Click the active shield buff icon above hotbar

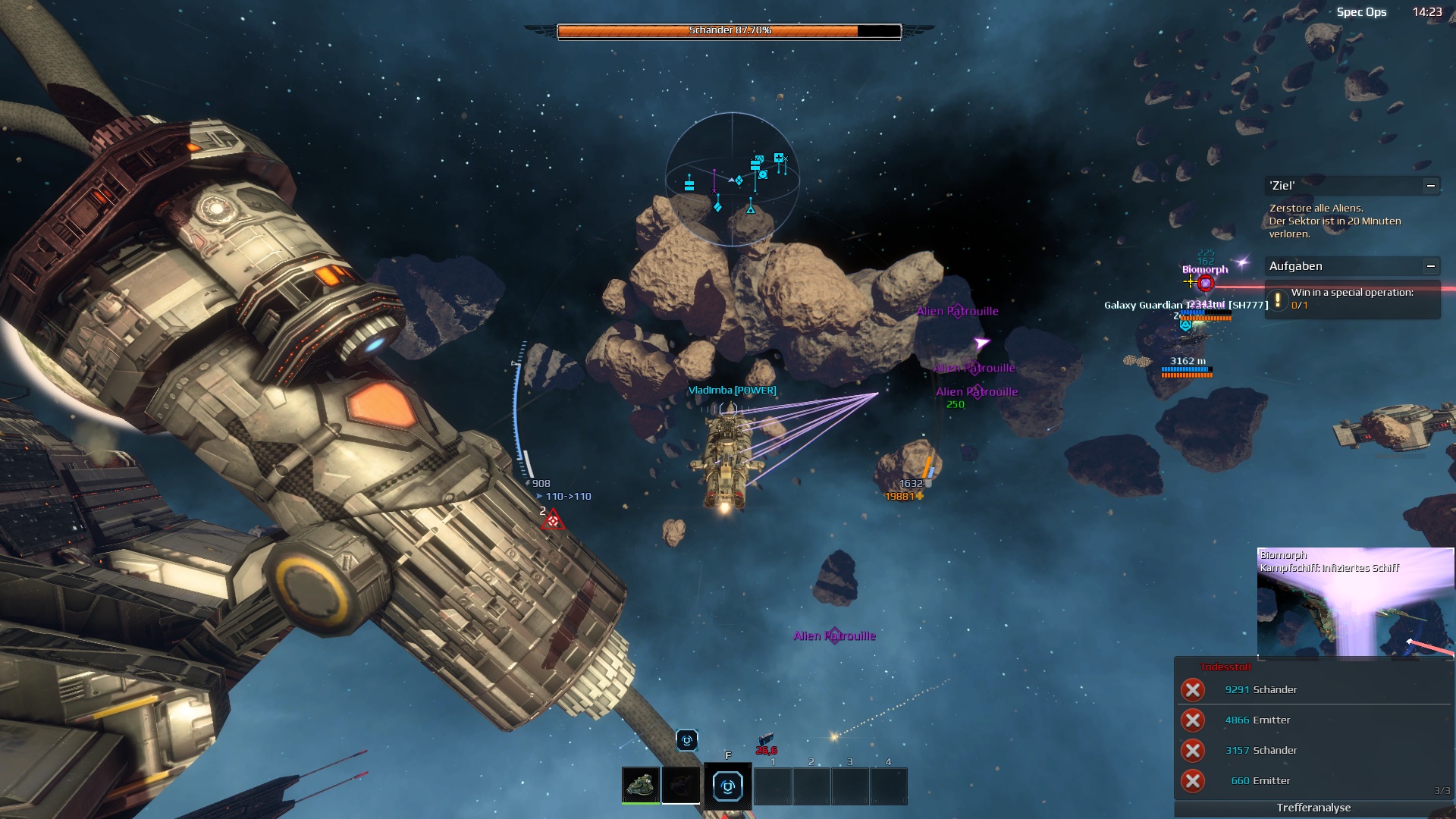pos(687,740)
